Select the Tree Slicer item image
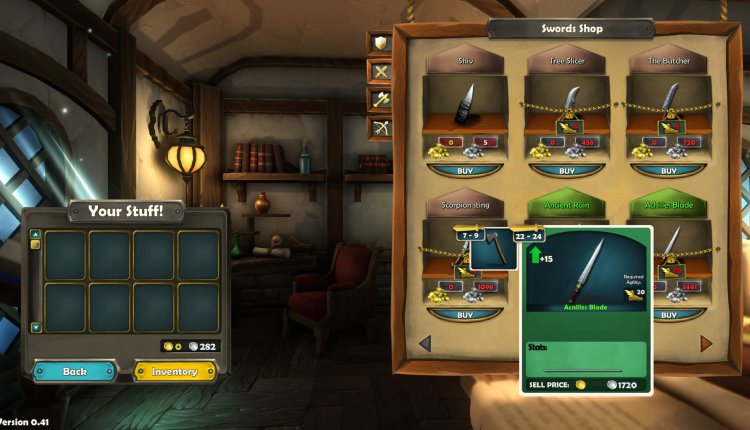This screenshot has width=750, height=430. click(567, 103)
